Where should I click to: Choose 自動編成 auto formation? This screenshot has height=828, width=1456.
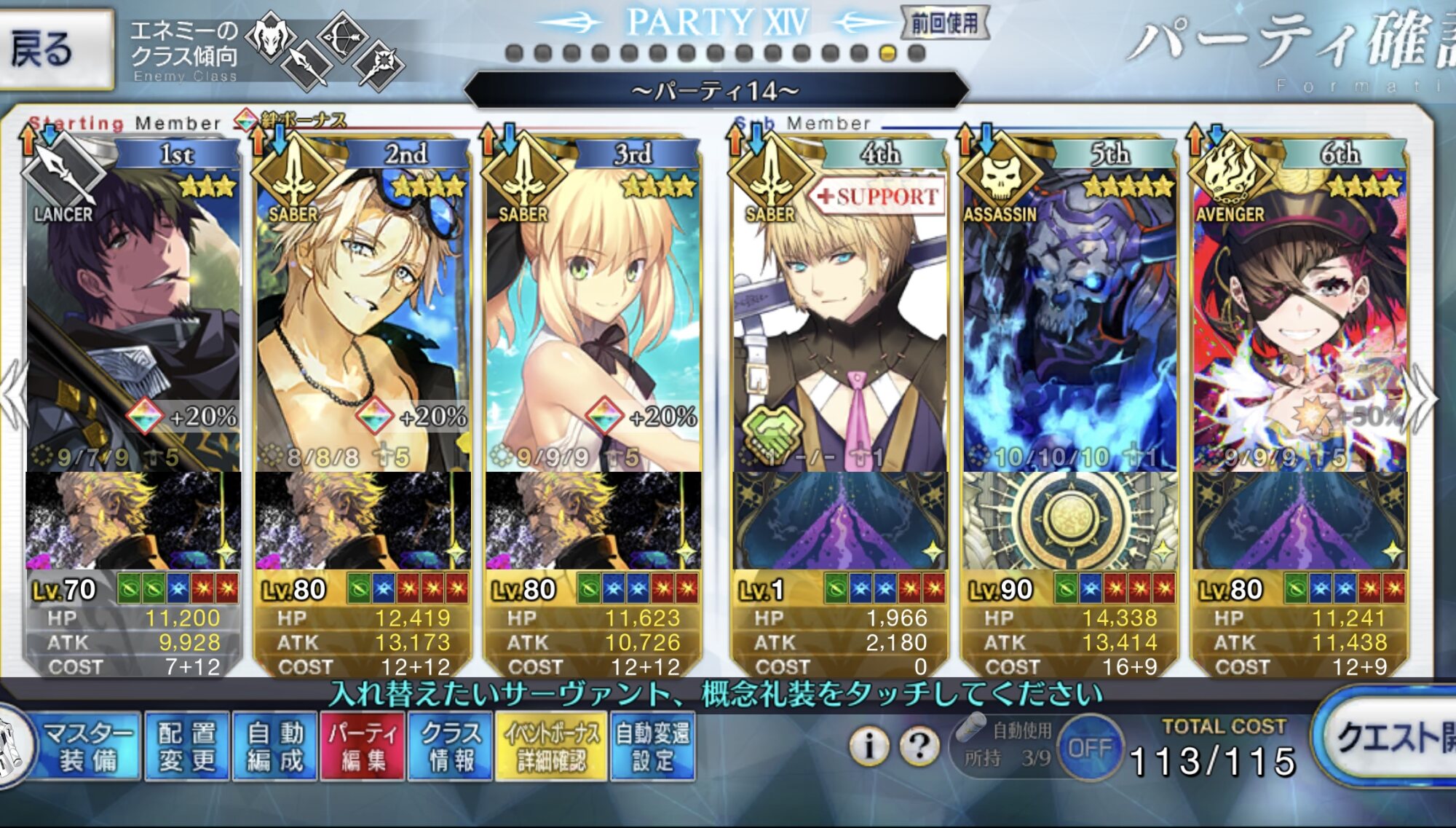coord(274,746)
